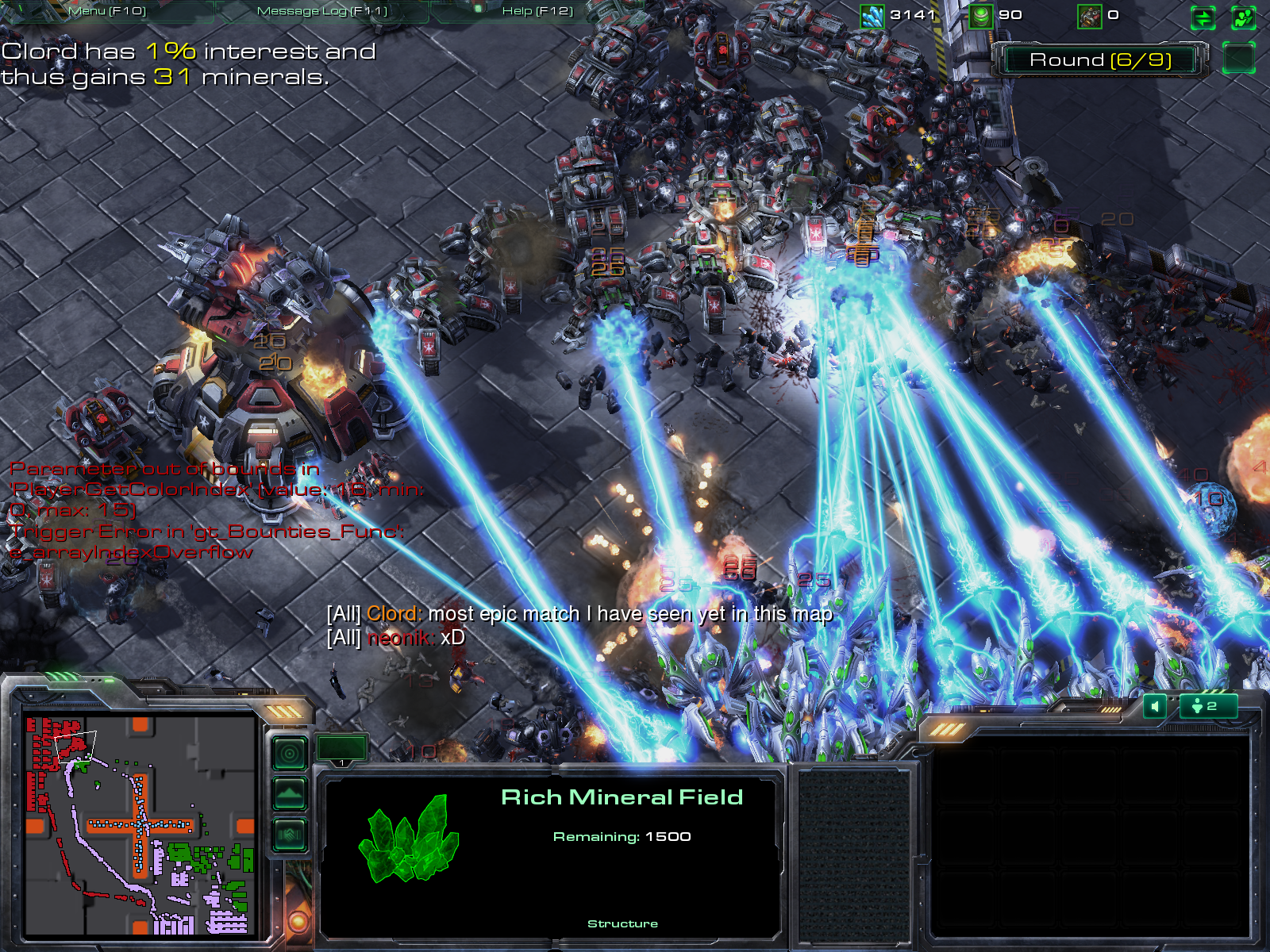The width and height of the screenshot is (1270, 952).
Task: Toggle minimap allied colors handshake button
Action: point(290,835)
